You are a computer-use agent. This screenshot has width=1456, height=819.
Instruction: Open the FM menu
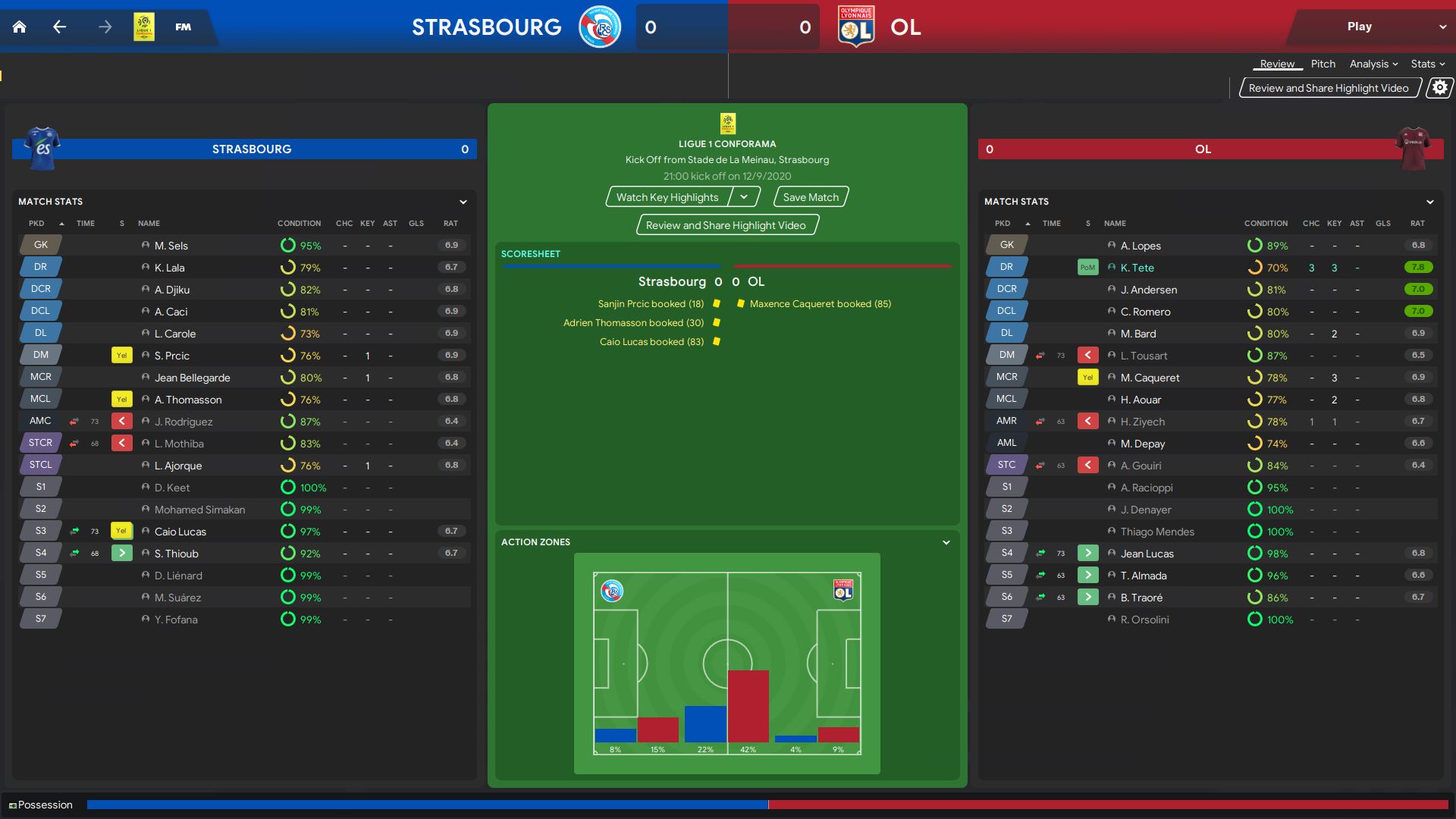(183, 27)
